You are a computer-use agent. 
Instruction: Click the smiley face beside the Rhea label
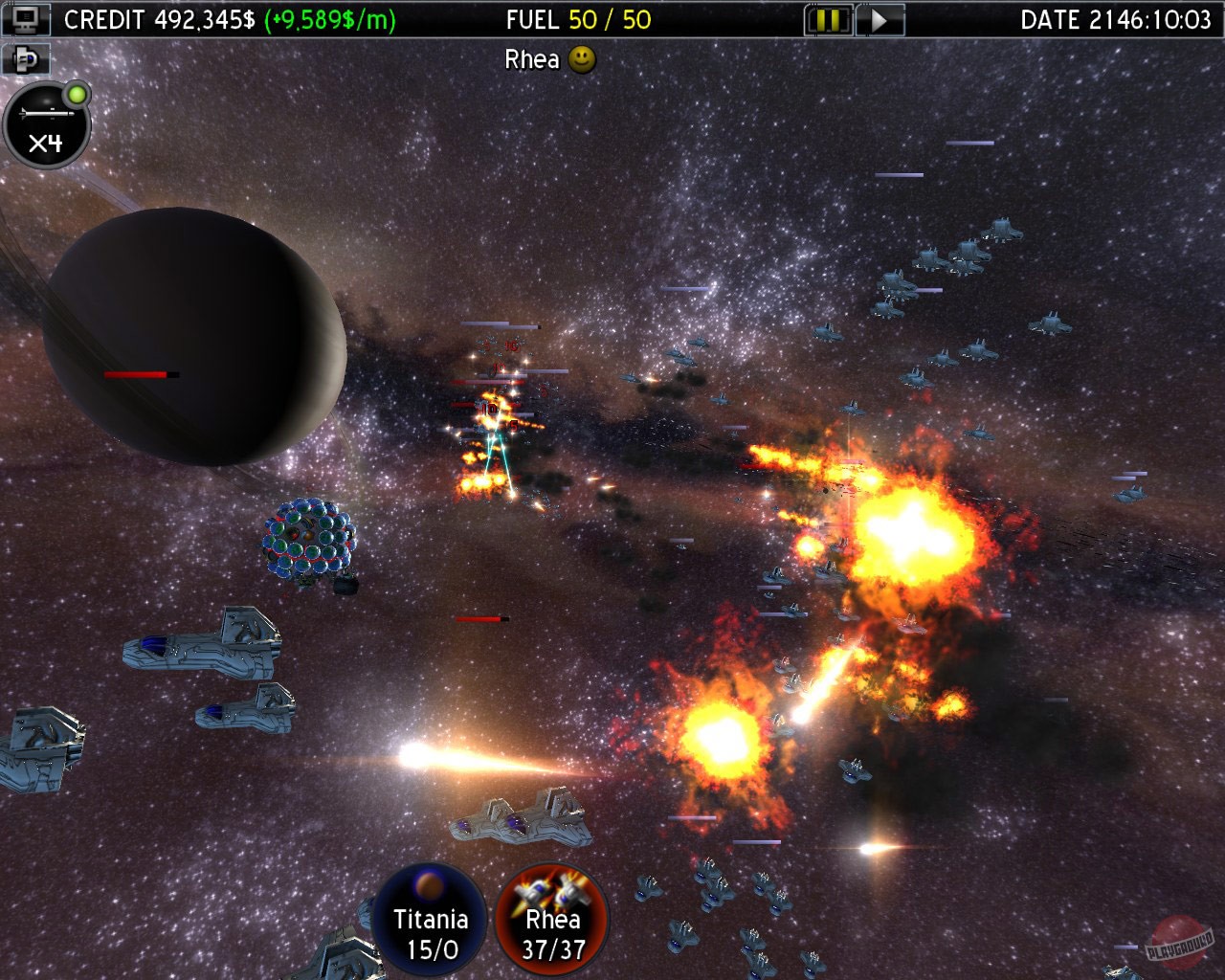coord(580,60)
